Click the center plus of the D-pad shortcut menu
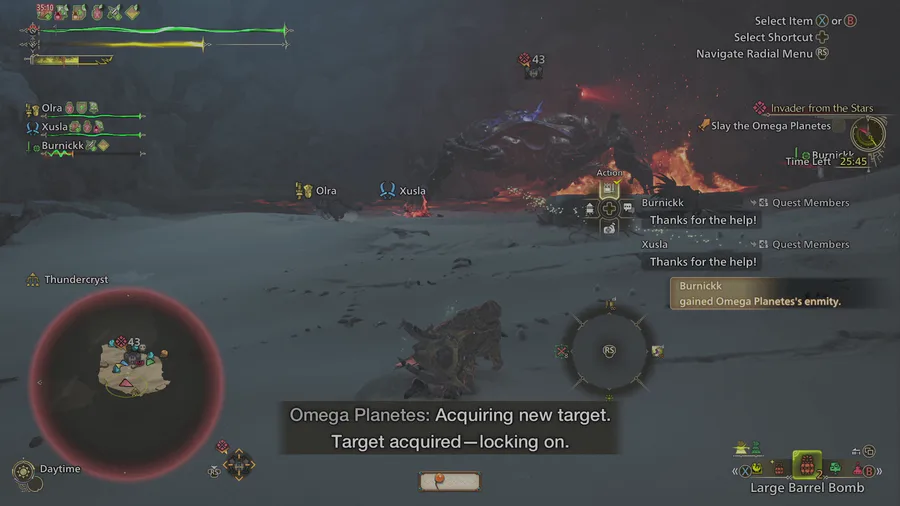This screenshot has width=900, height=506. click(x=609, y=207)
